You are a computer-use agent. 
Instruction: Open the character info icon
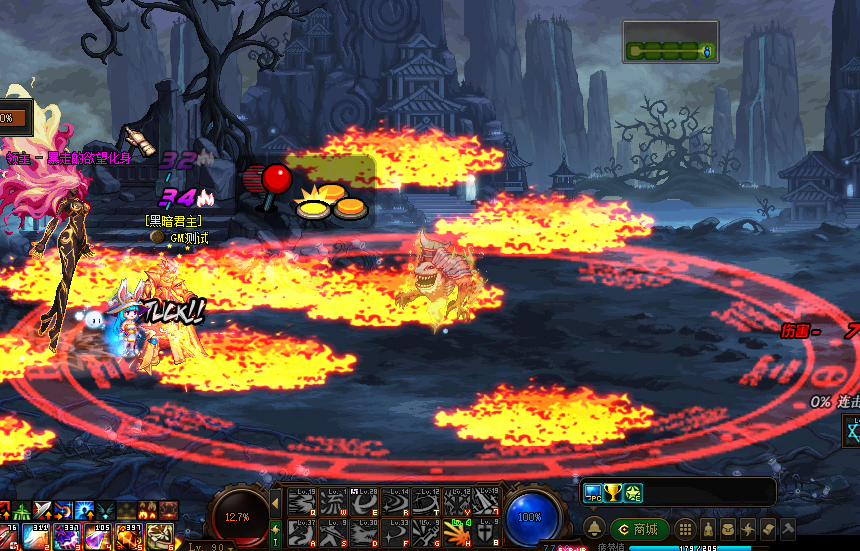[x=708, y=529]
